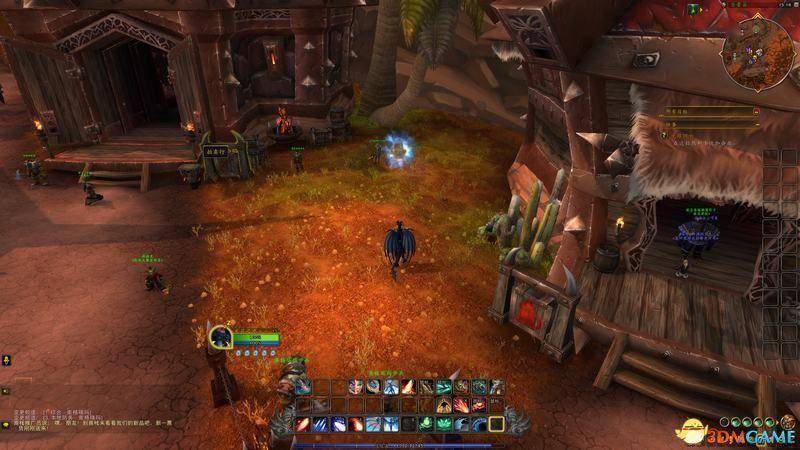Activate the empty gold-highlighted action slot
The height and width of the screenshot is (450, 800).
(496, 423)
